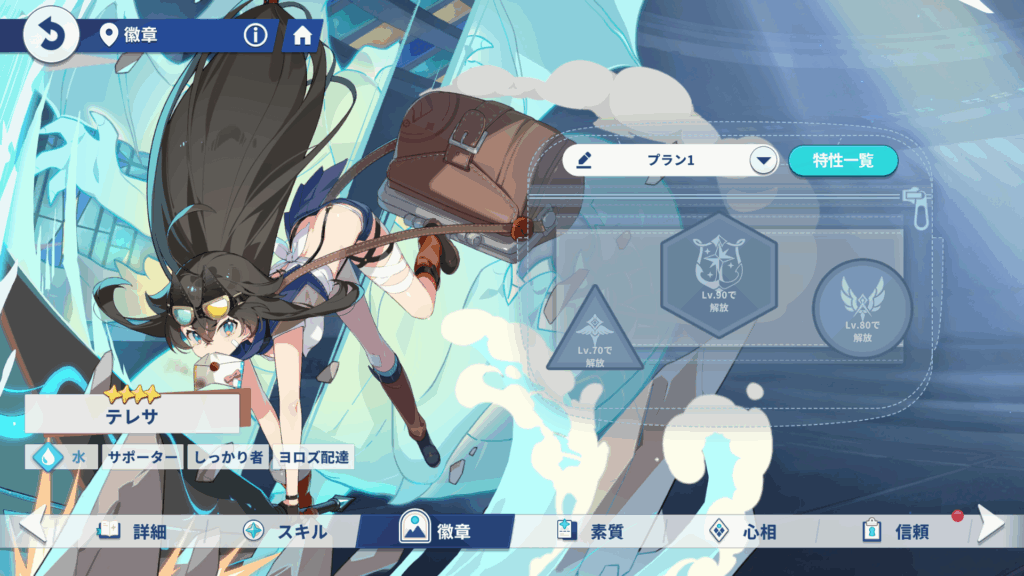Tap the サポーター role tag
The width and height of the screenshot is (1024, 576).
point(143,458)
